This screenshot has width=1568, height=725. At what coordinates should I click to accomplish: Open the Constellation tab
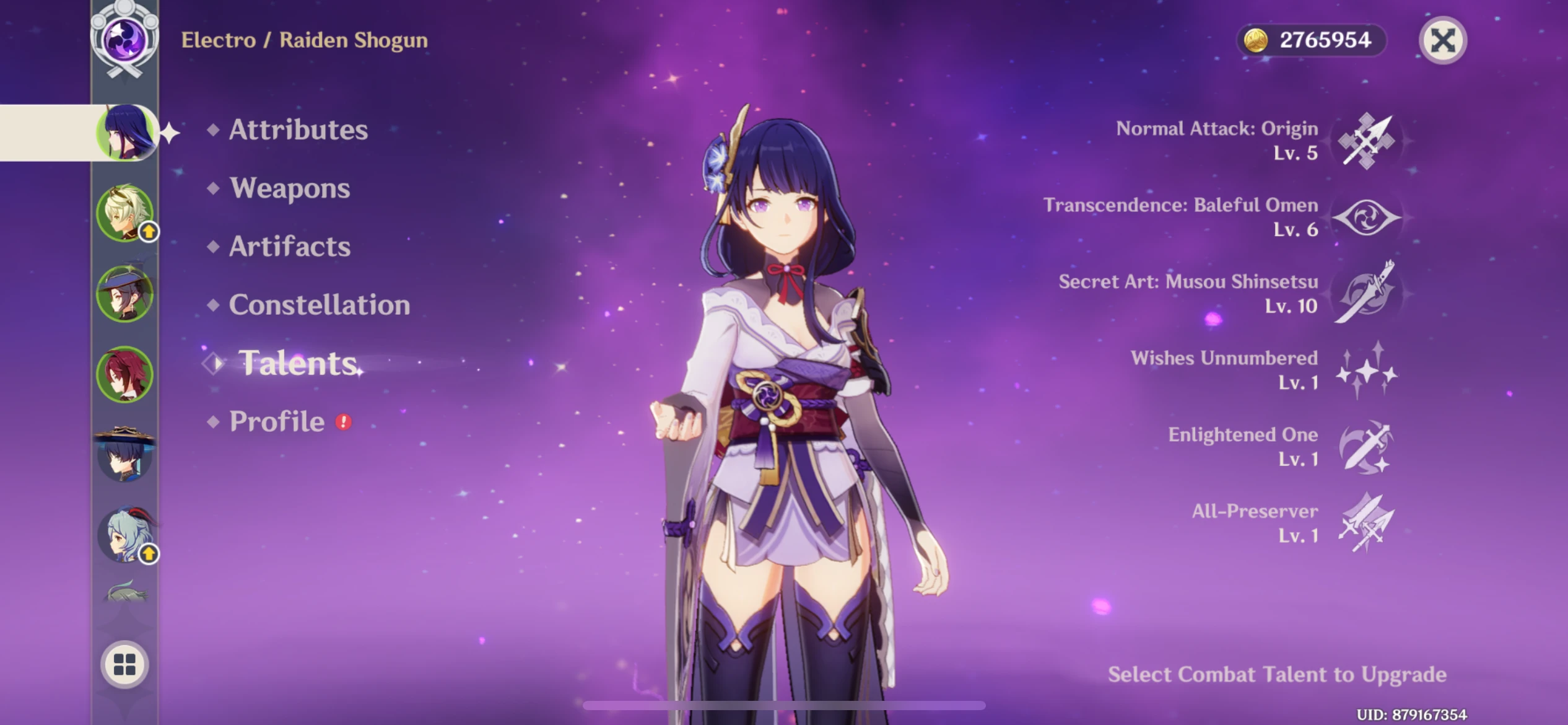pos(319,305)
